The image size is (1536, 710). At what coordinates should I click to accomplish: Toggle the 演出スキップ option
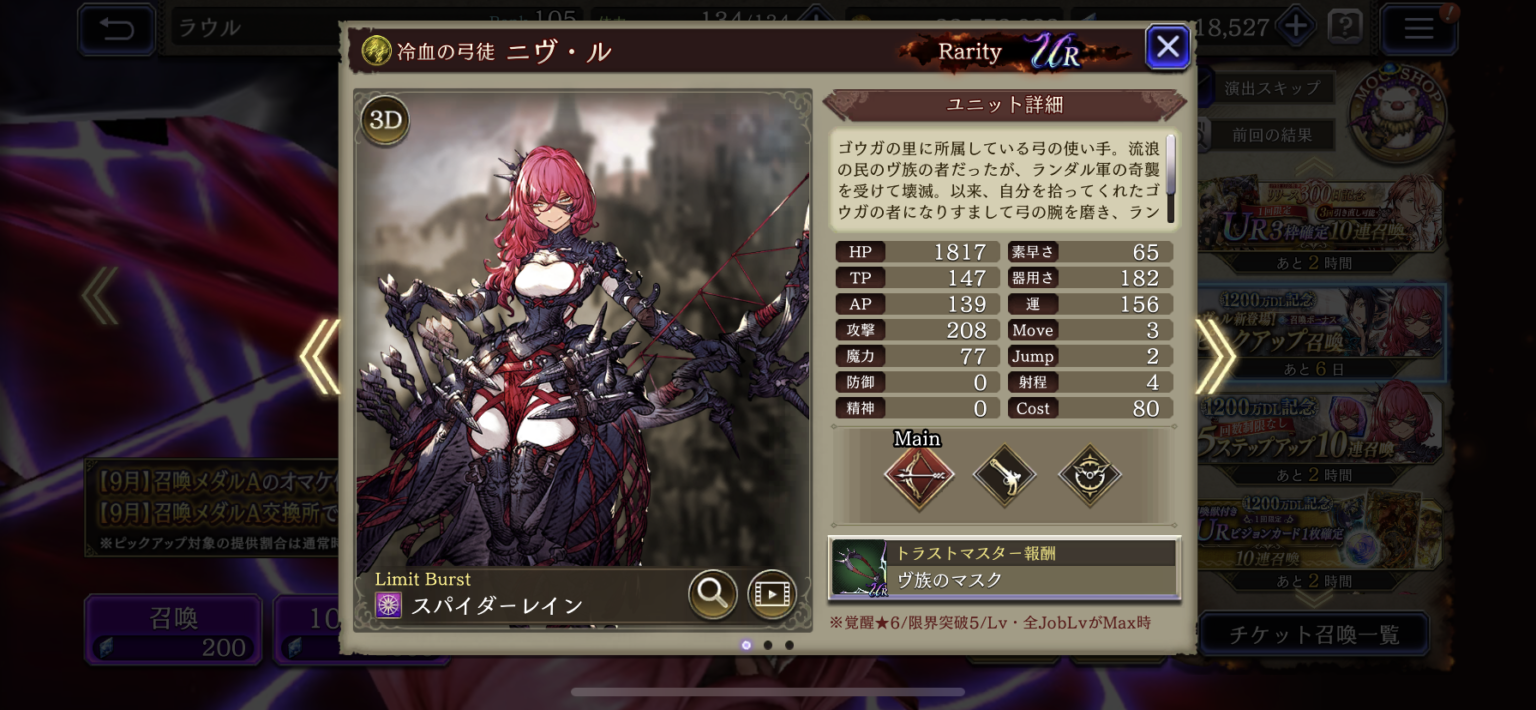(1270, 88)
